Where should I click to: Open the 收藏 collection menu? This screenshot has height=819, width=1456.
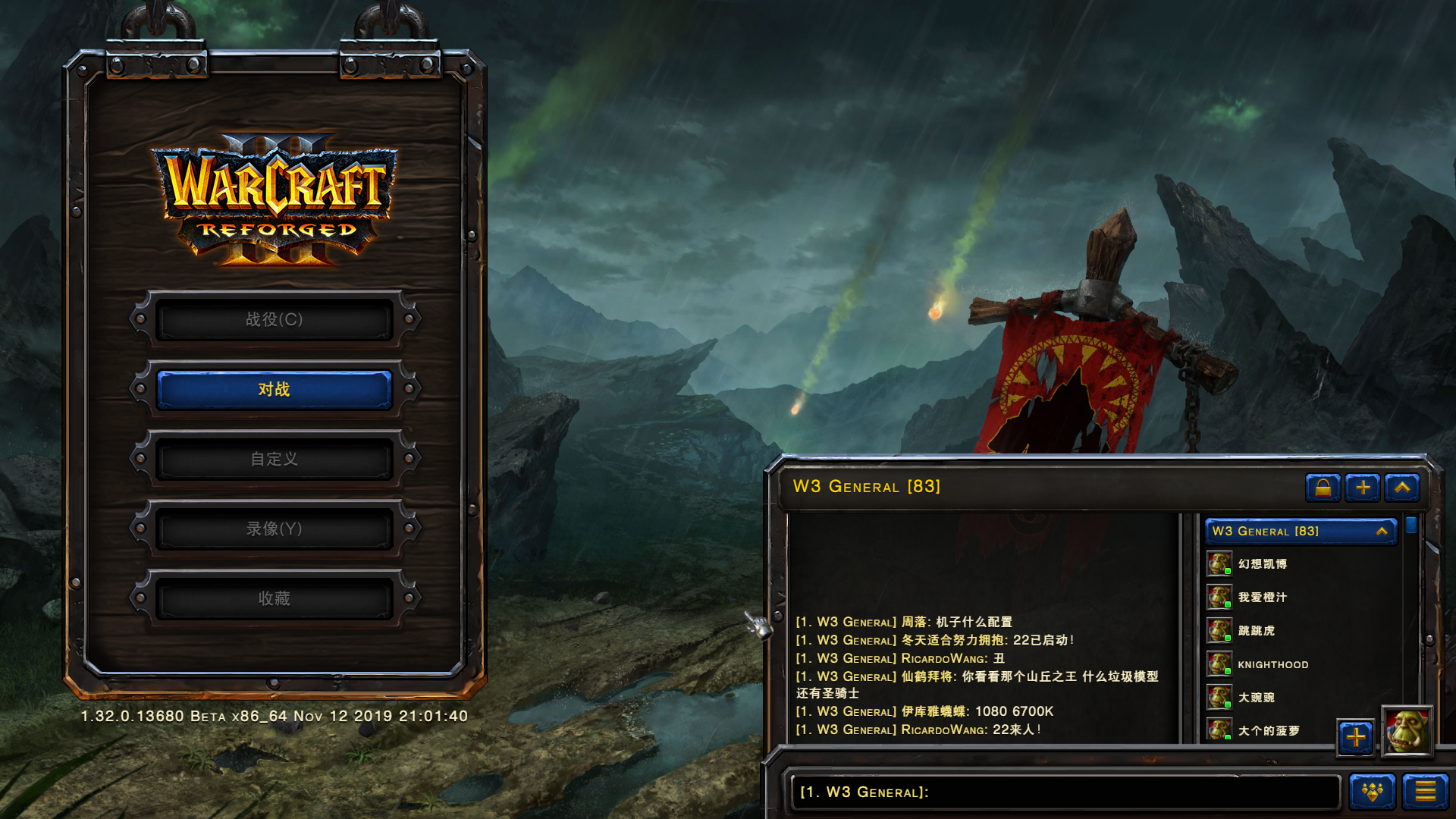(274, 598)
